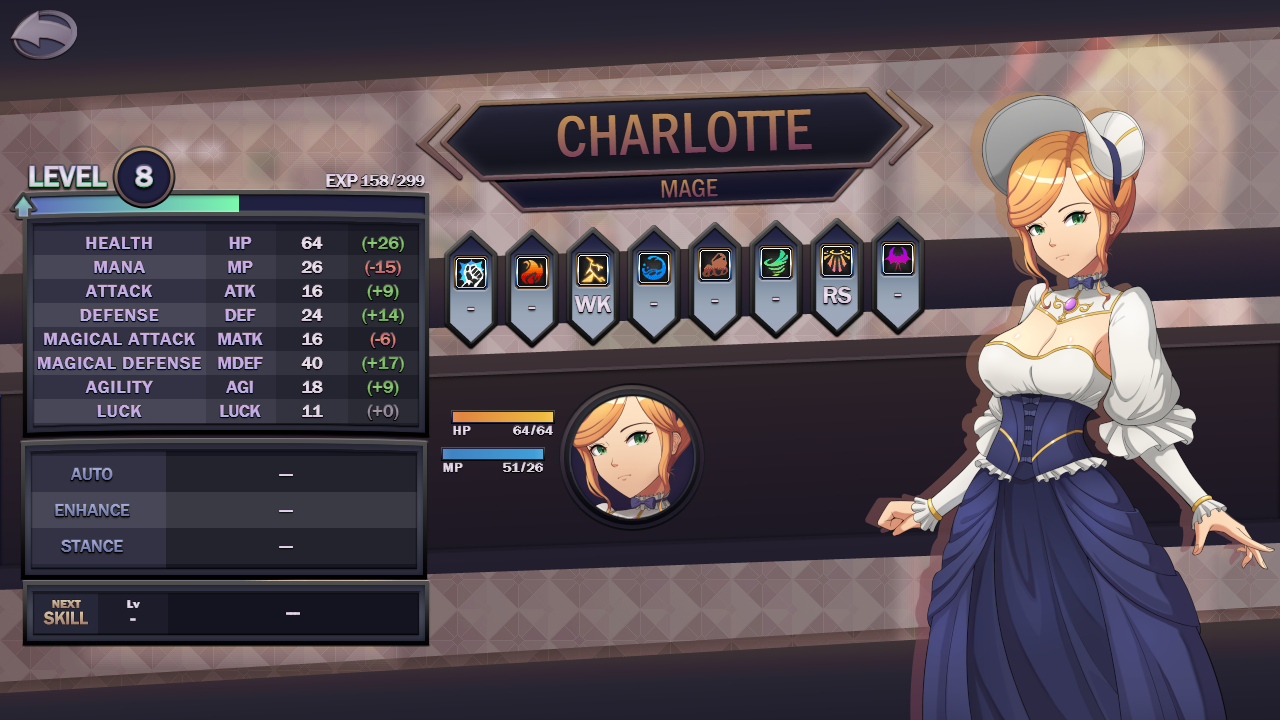Choose the brown earth rock icon
This screenshot has height=720, width=1280.
[x=714, y=265]
